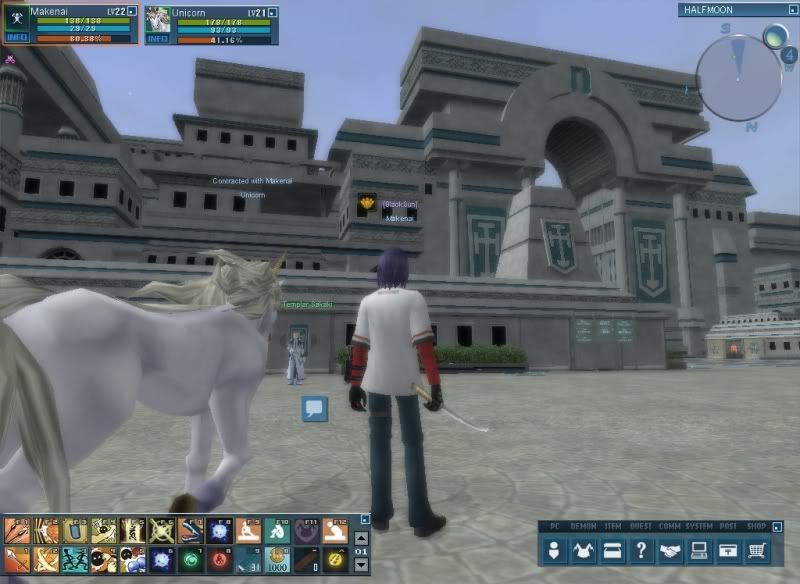Open the Post mailbox menu
Viewport: 800px width, 584px height.
730,550
